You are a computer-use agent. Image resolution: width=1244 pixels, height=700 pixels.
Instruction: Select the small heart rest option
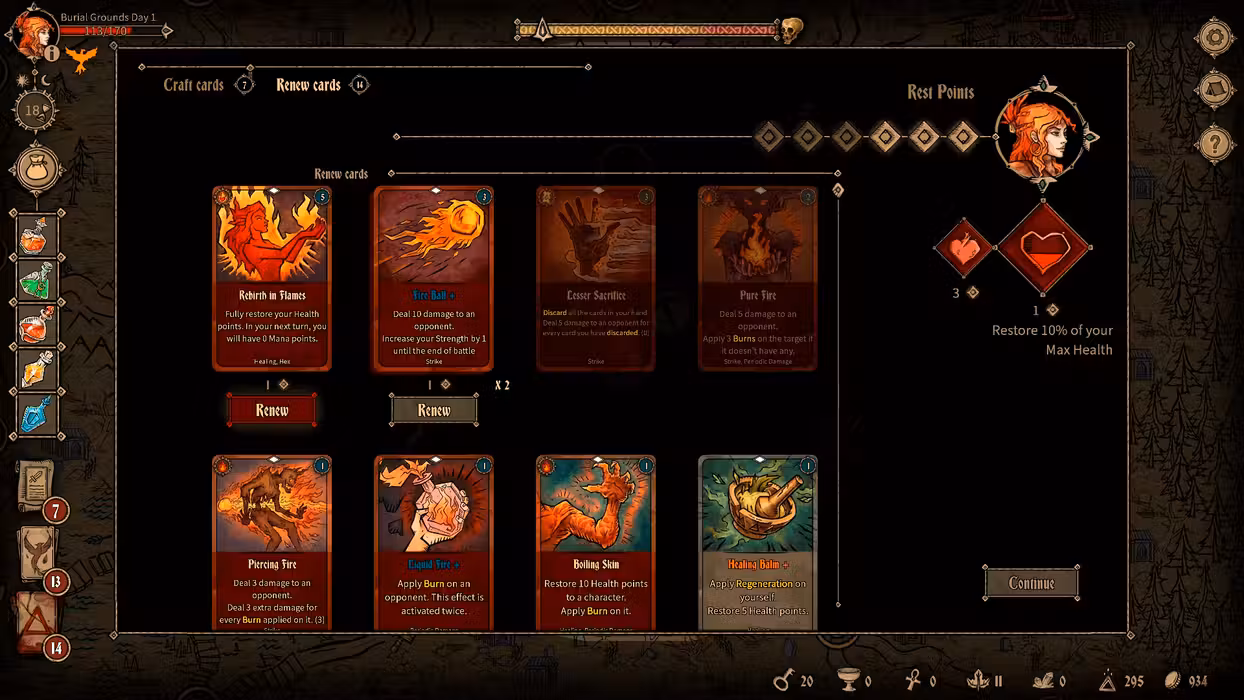click(x=963, y=248)
